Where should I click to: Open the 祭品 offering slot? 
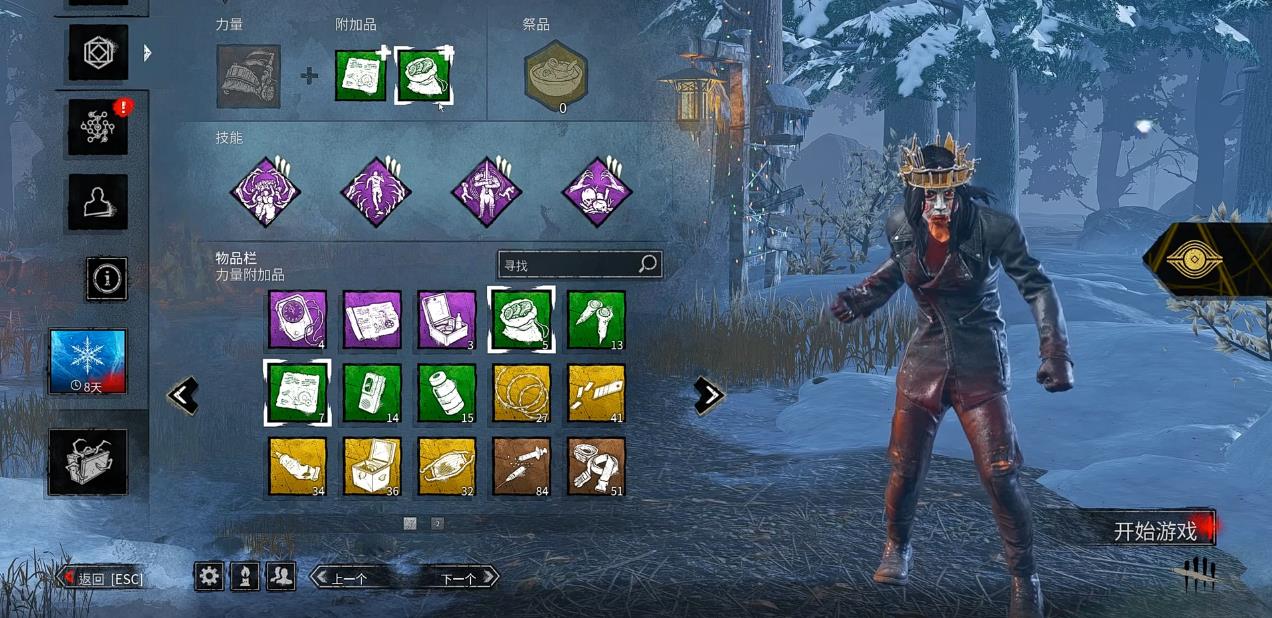point(556,75)
